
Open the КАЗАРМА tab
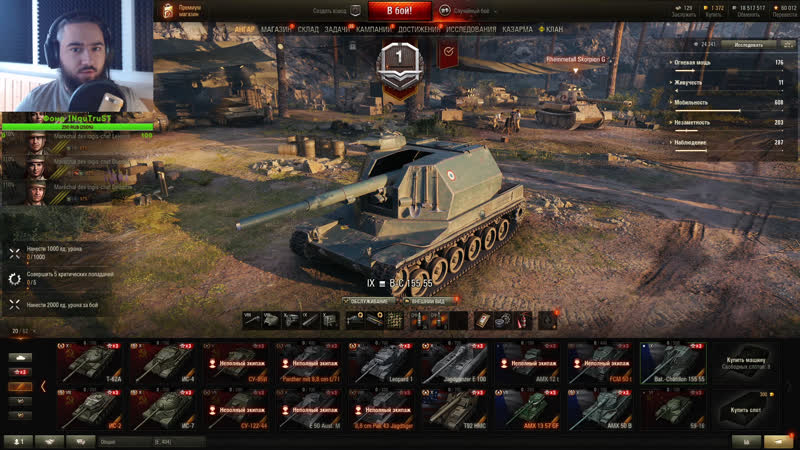[517, 30]
